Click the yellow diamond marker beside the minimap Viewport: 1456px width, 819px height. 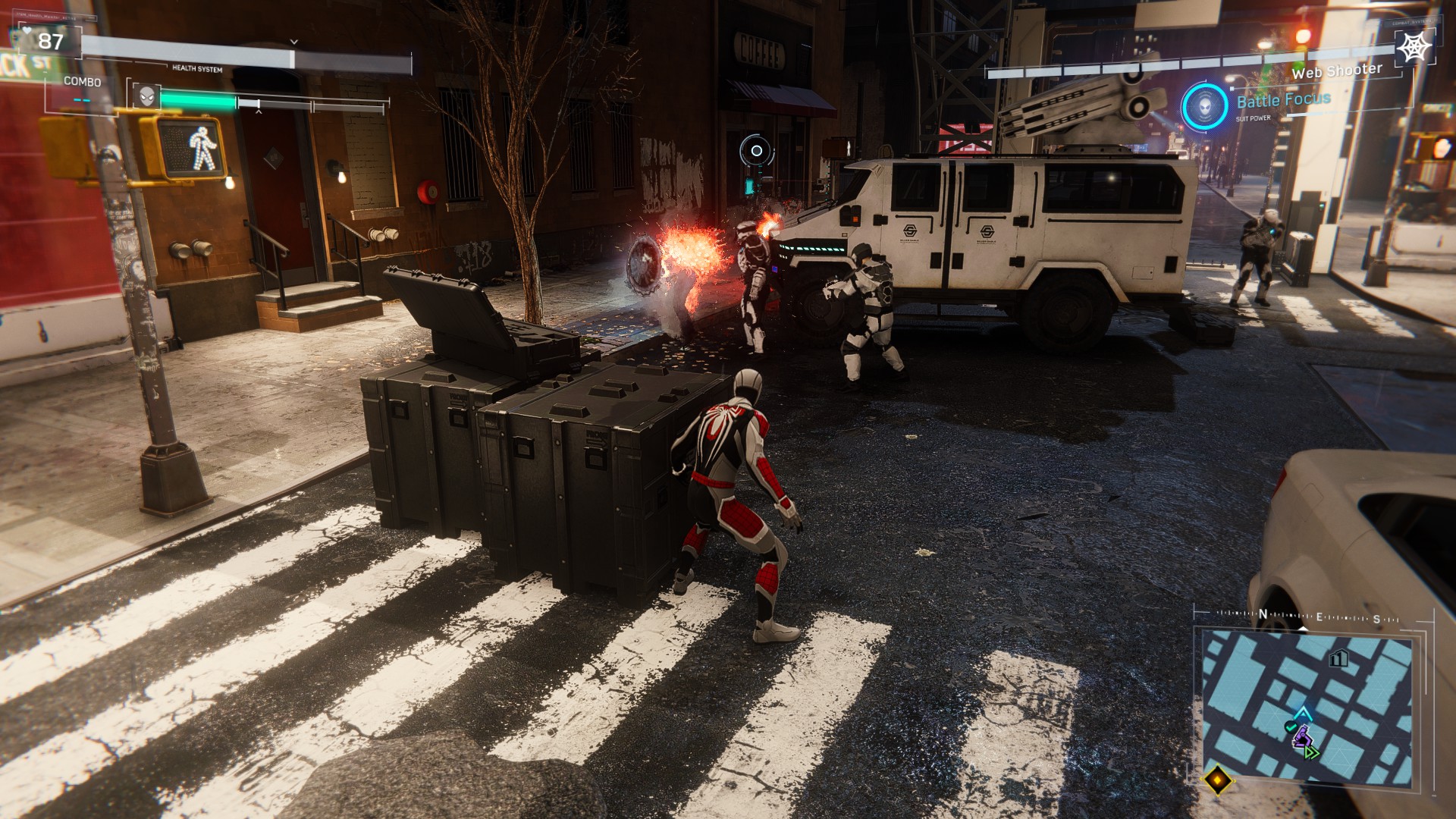coord(1217,780)
